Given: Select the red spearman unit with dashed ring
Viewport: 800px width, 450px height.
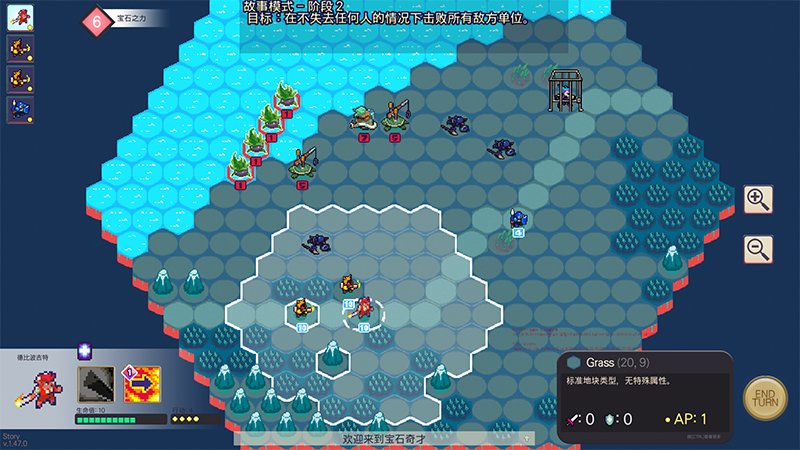Looking at the screenshot, I should (365, 310).
